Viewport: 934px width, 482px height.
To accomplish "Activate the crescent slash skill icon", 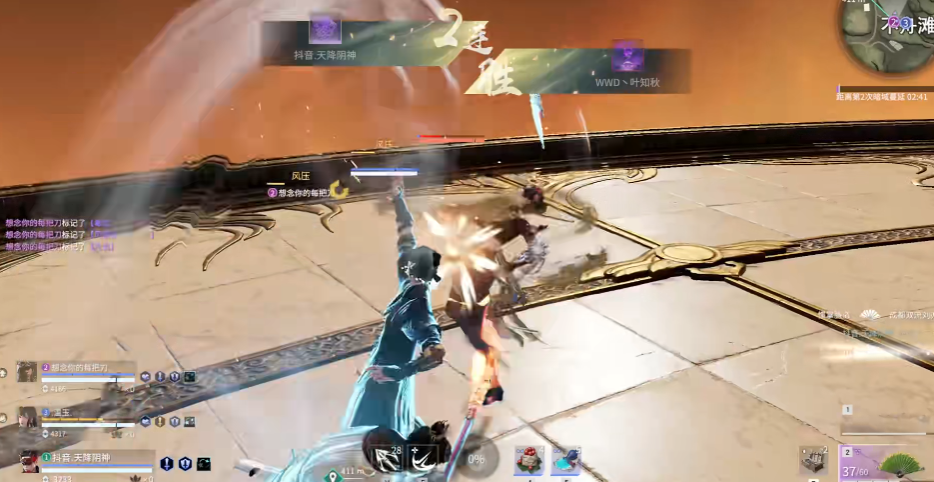I will [422, 458].
